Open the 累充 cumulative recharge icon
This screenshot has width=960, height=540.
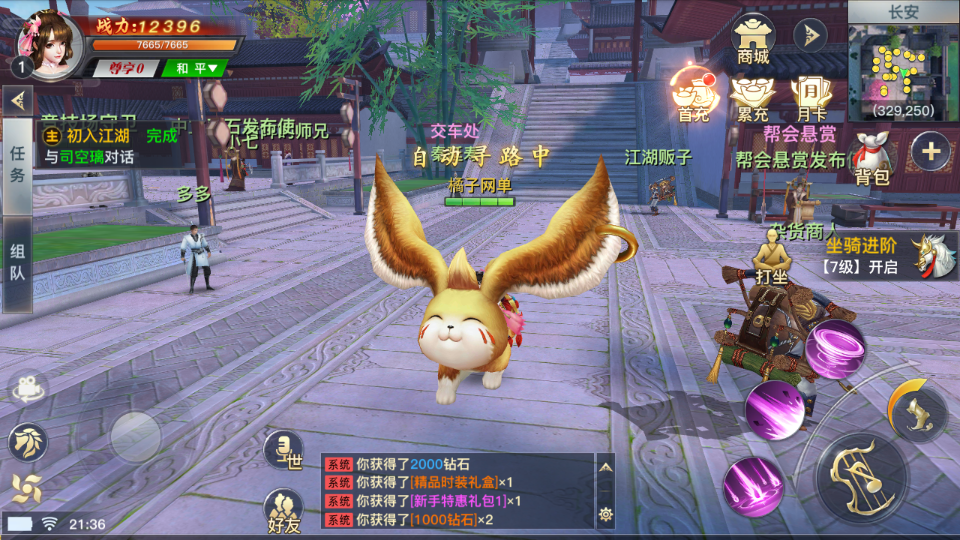coord(752,95)
